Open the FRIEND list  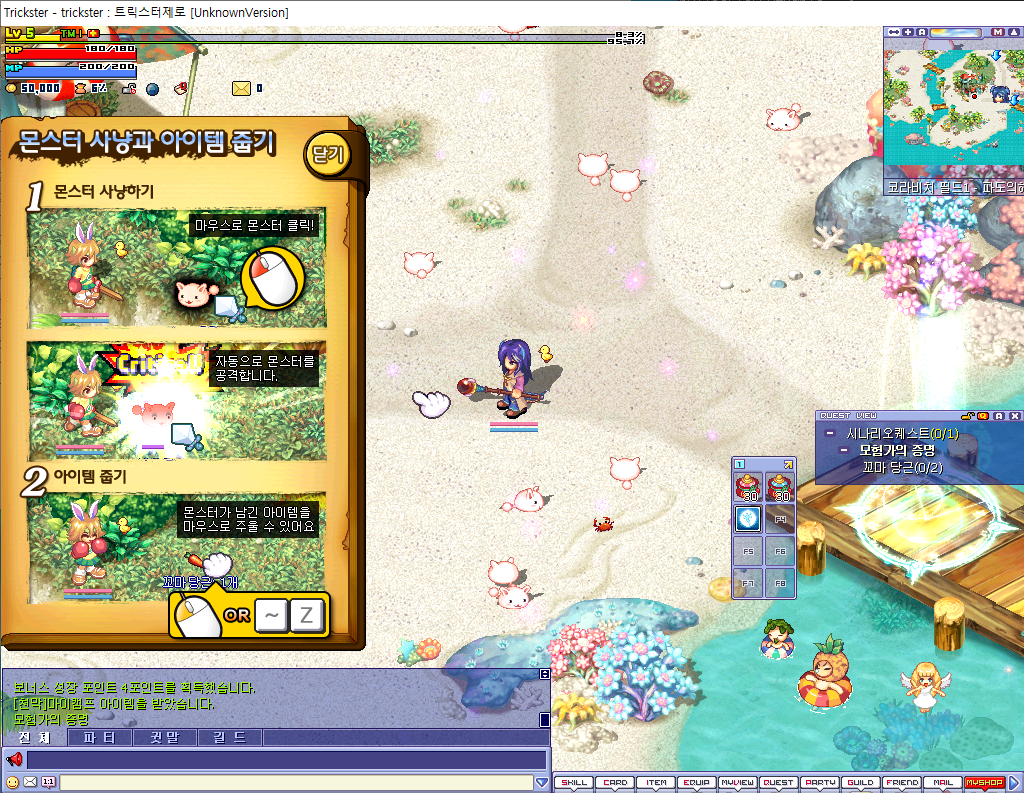point(902,783)
